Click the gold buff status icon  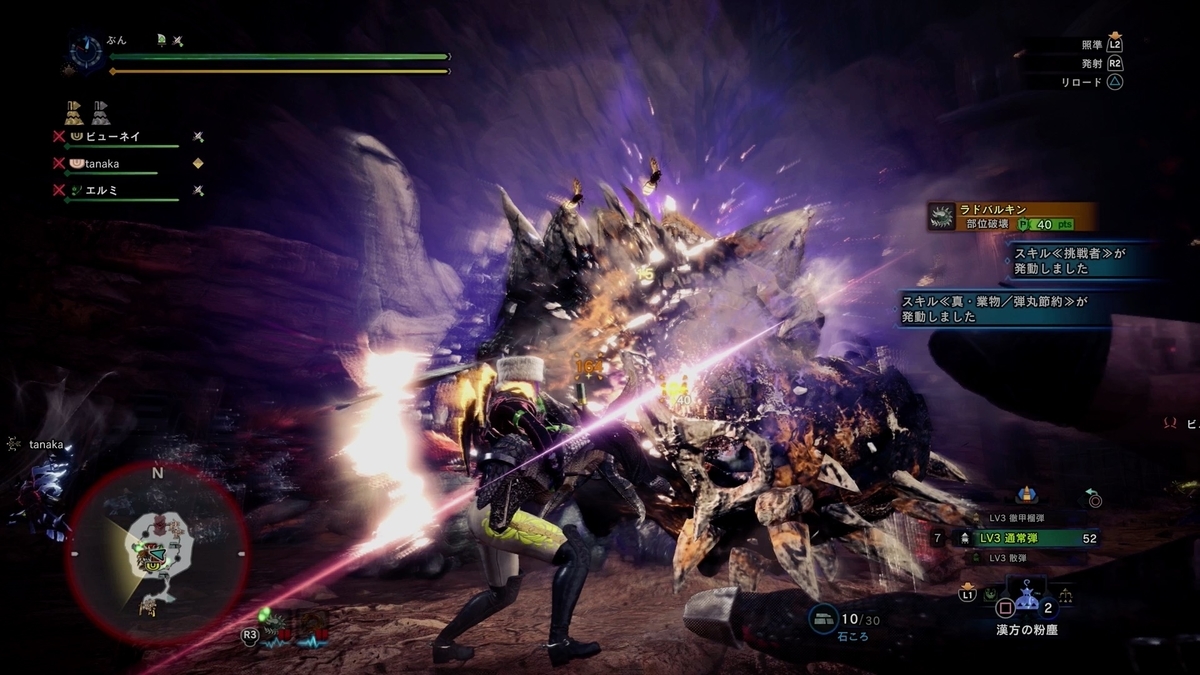74,111
